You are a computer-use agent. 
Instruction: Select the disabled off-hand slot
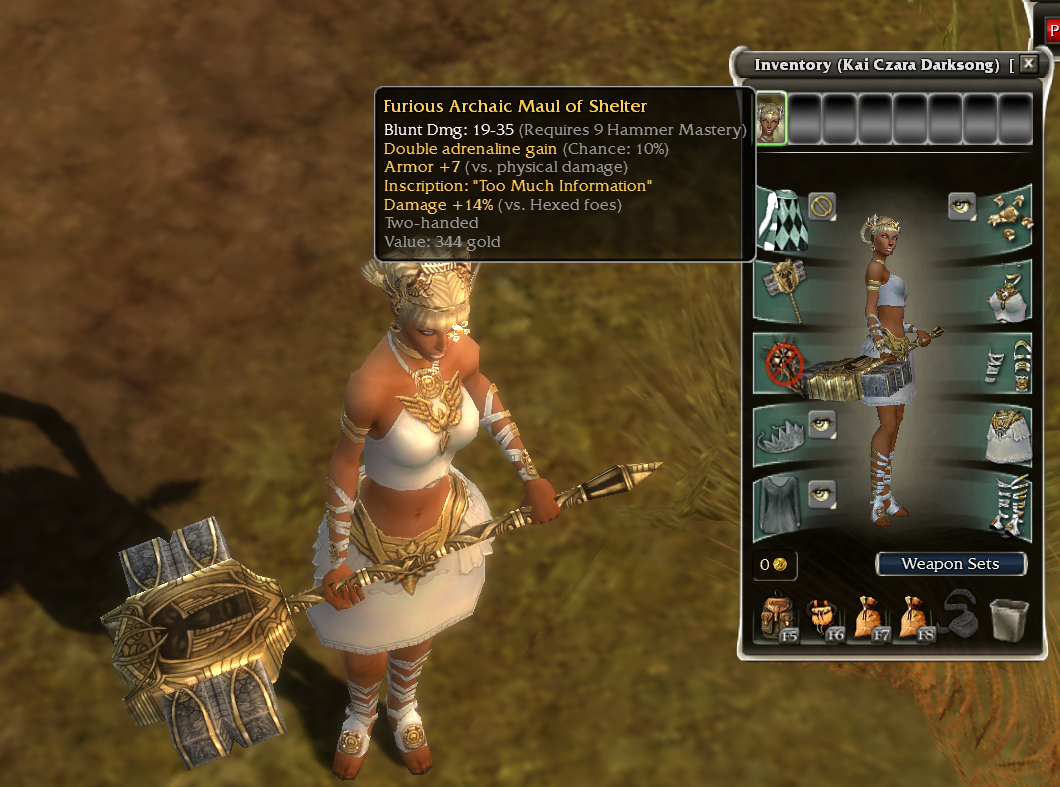780,361
